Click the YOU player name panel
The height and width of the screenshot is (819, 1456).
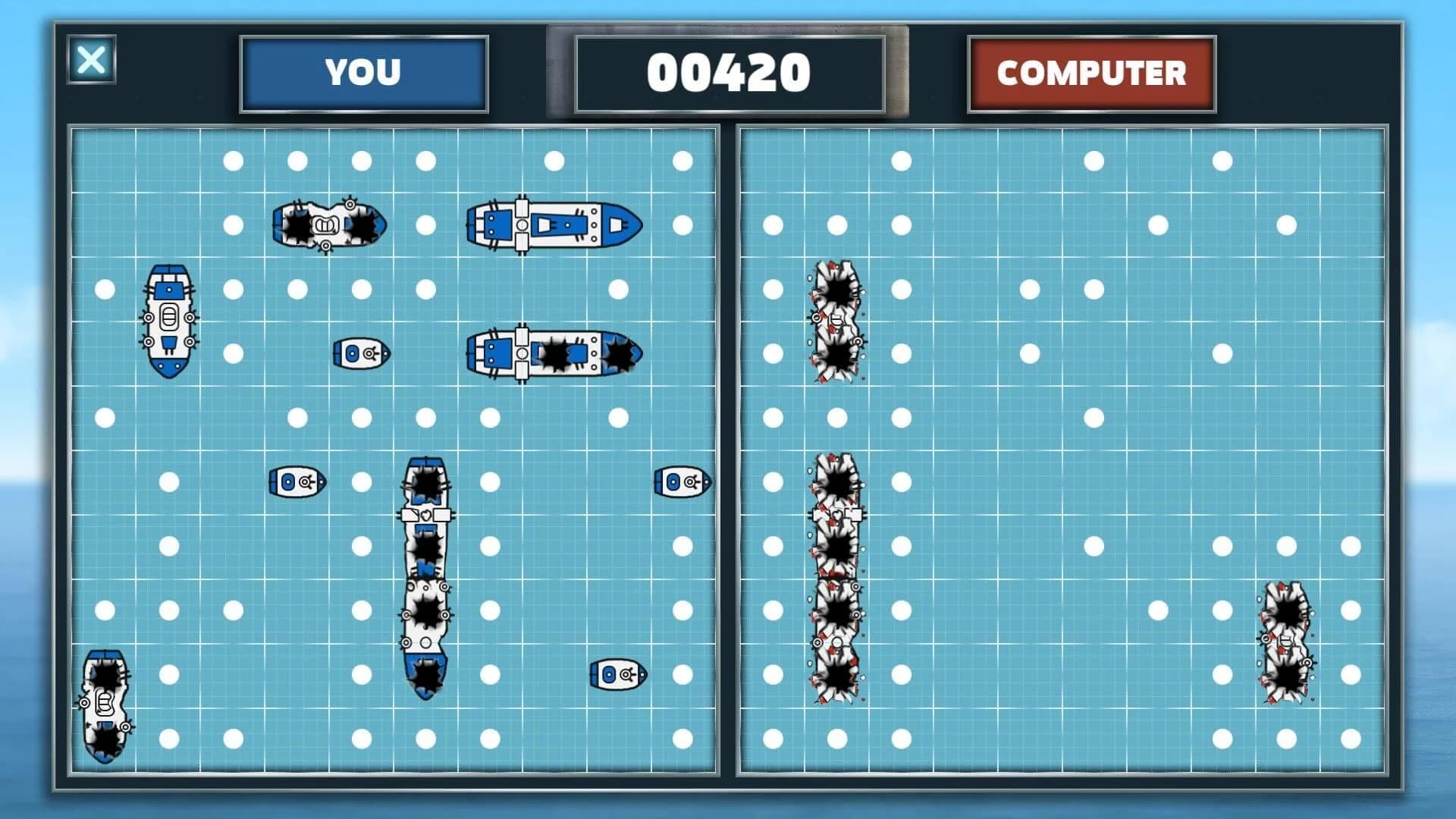[x=362, y=74]
